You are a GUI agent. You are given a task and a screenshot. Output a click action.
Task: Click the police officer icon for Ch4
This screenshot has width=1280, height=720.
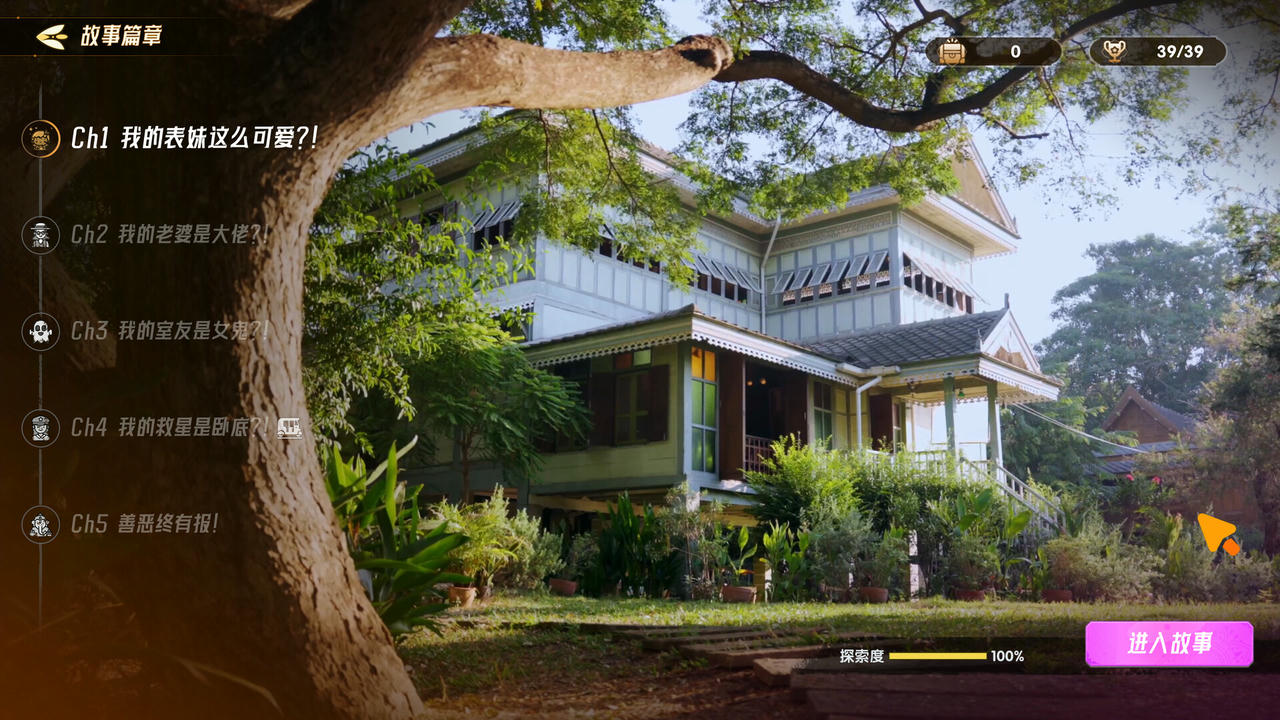[x=40, y=429]
